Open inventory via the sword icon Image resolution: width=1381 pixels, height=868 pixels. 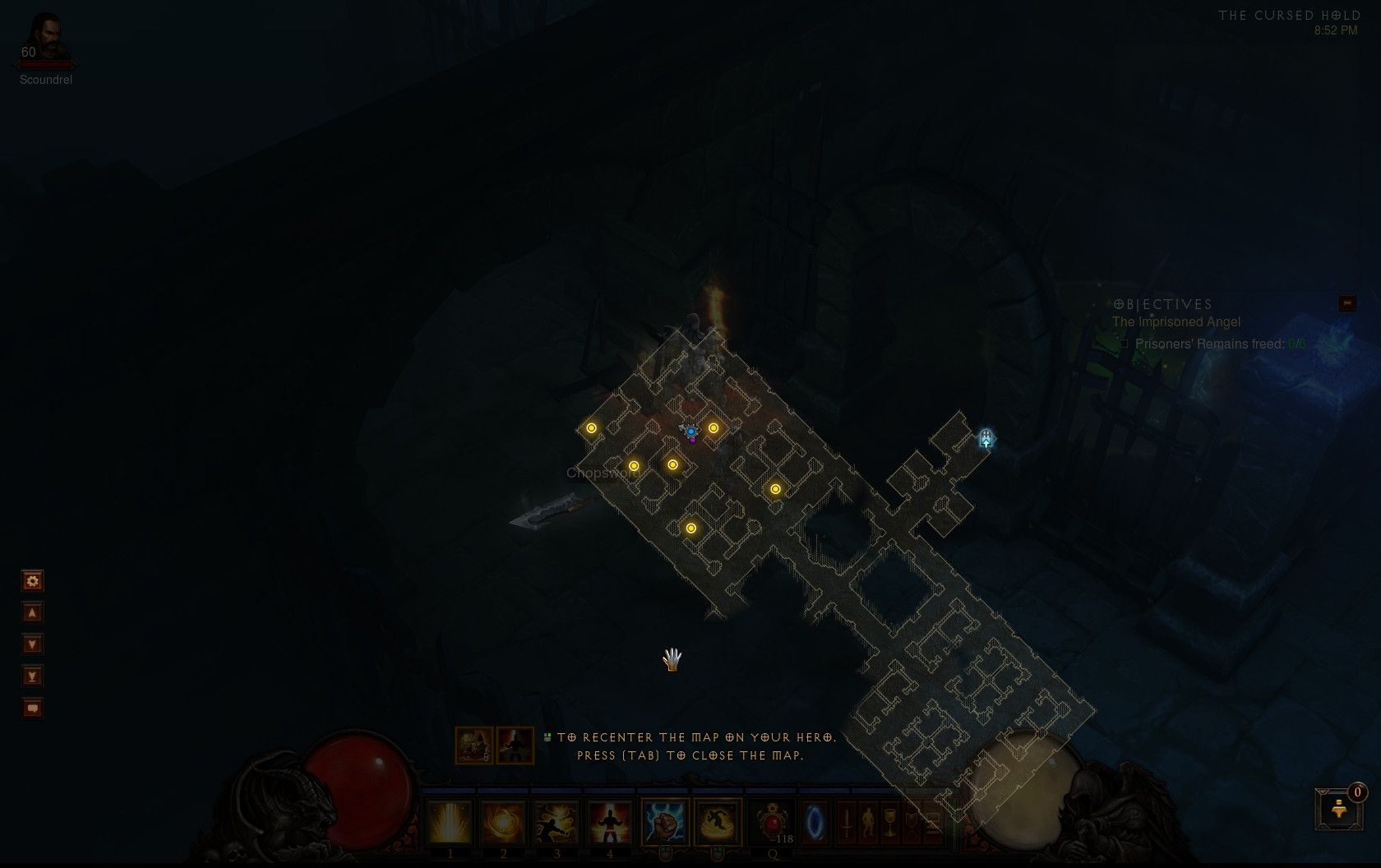point(846,822)
